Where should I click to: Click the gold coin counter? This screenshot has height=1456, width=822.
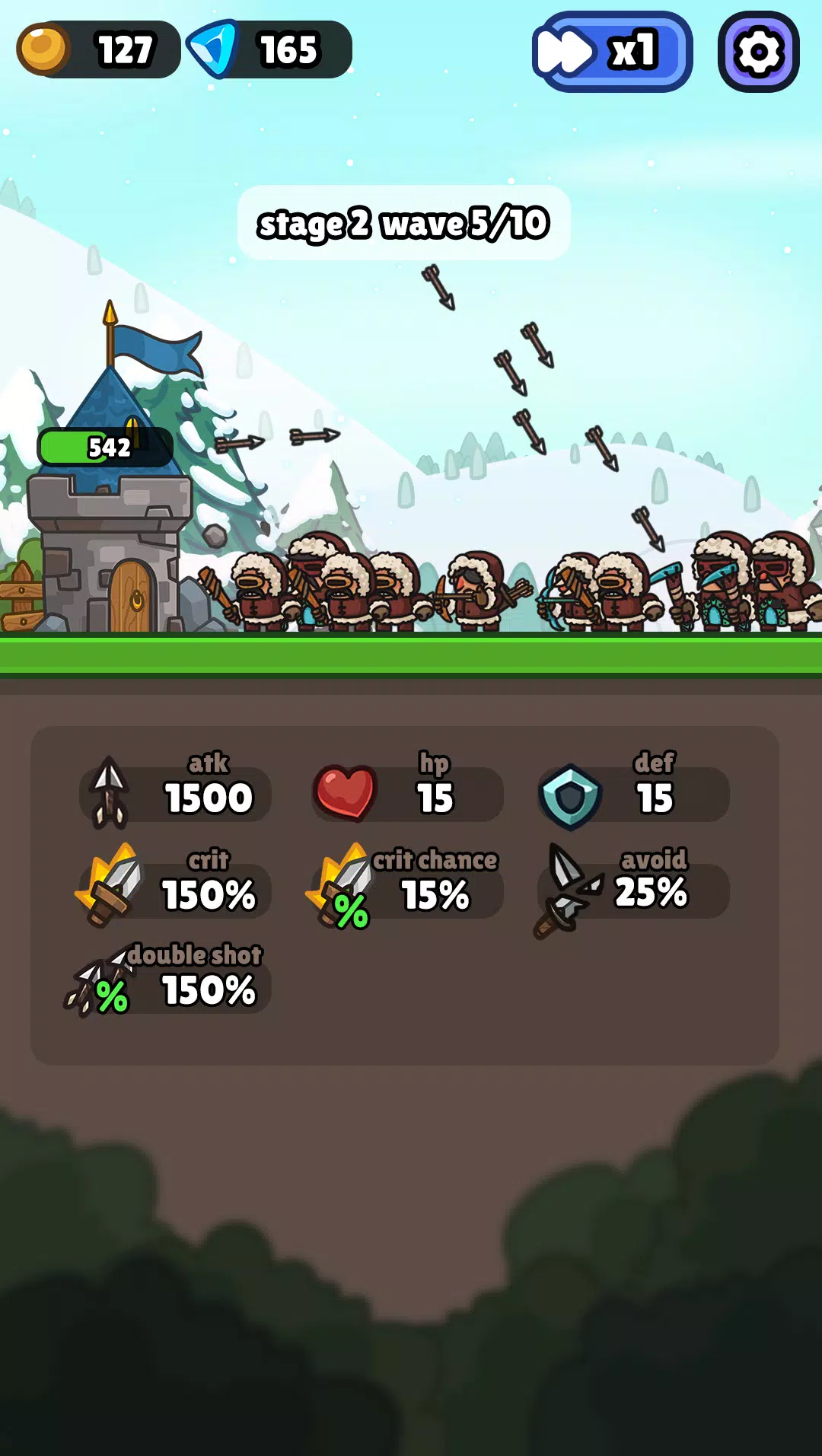[x=98, y=50]
